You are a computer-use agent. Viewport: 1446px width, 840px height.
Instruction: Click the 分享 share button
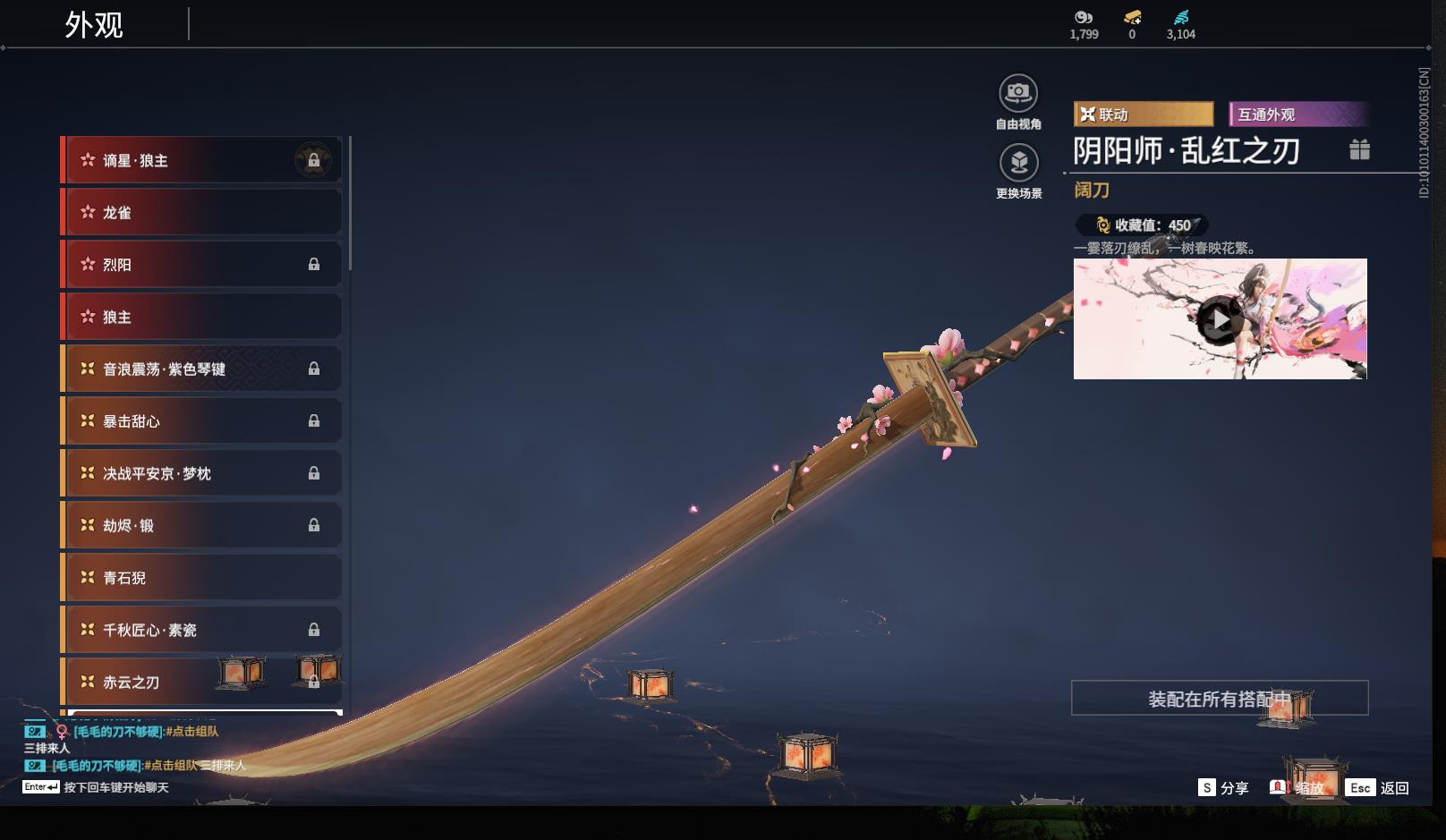coord(1223,787)
